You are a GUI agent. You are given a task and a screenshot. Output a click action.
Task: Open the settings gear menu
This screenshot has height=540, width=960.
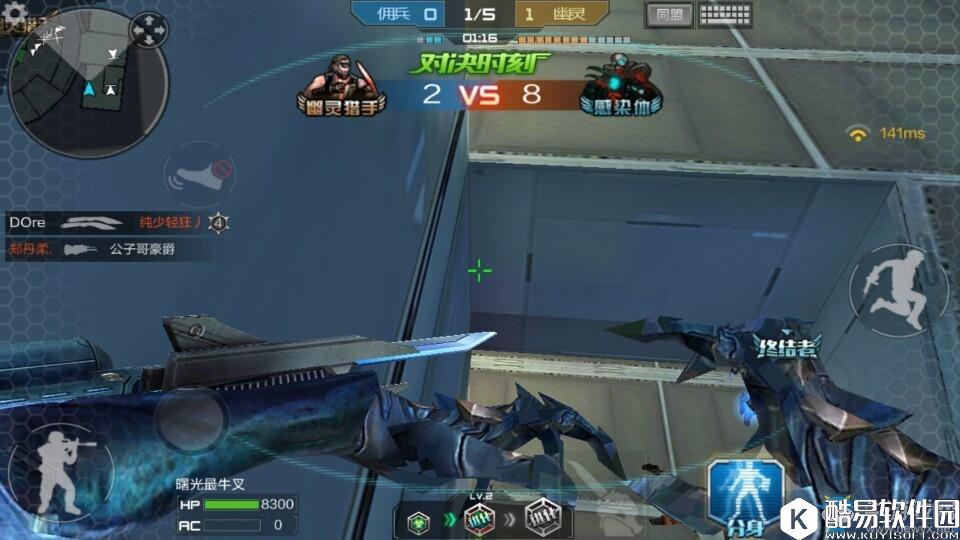pos(16,12)
